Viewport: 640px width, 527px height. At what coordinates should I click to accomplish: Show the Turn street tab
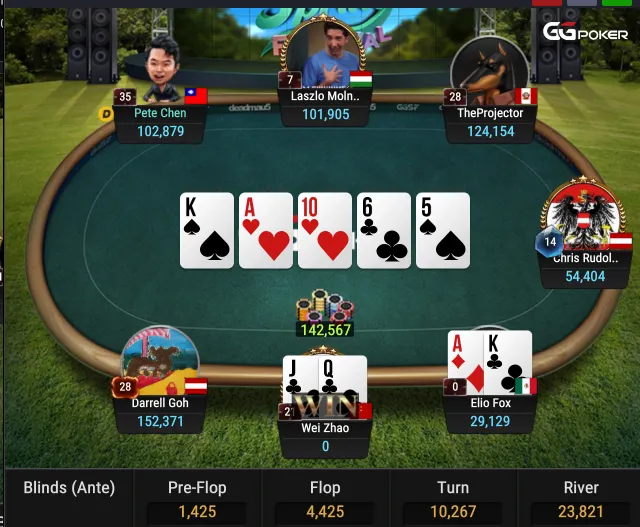(x=452, y=498)
